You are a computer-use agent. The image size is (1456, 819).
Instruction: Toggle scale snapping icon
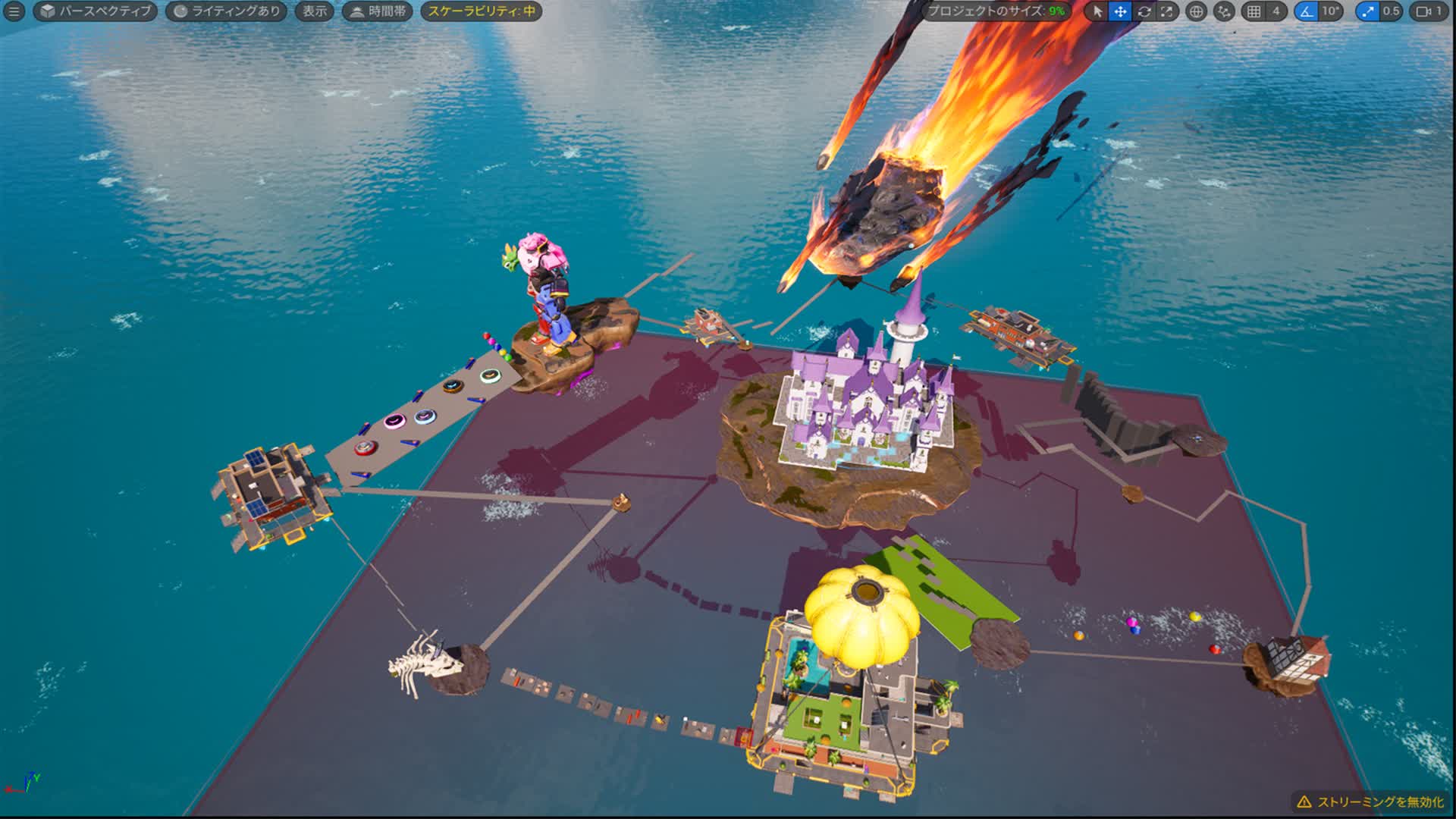click(x=1367, y=11)
